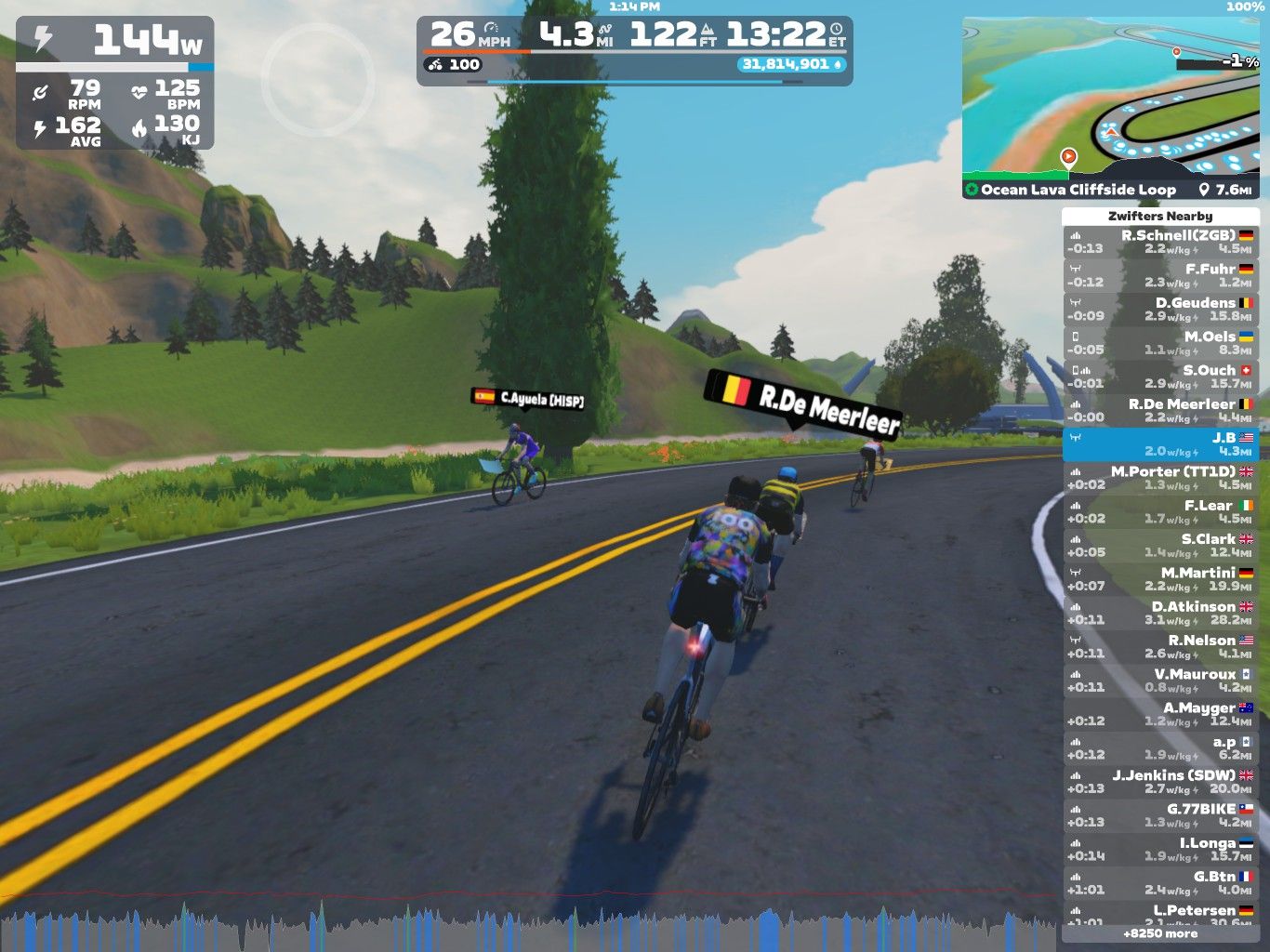
Task: Select D.Geudens in the rider list
Action: 1160,310
